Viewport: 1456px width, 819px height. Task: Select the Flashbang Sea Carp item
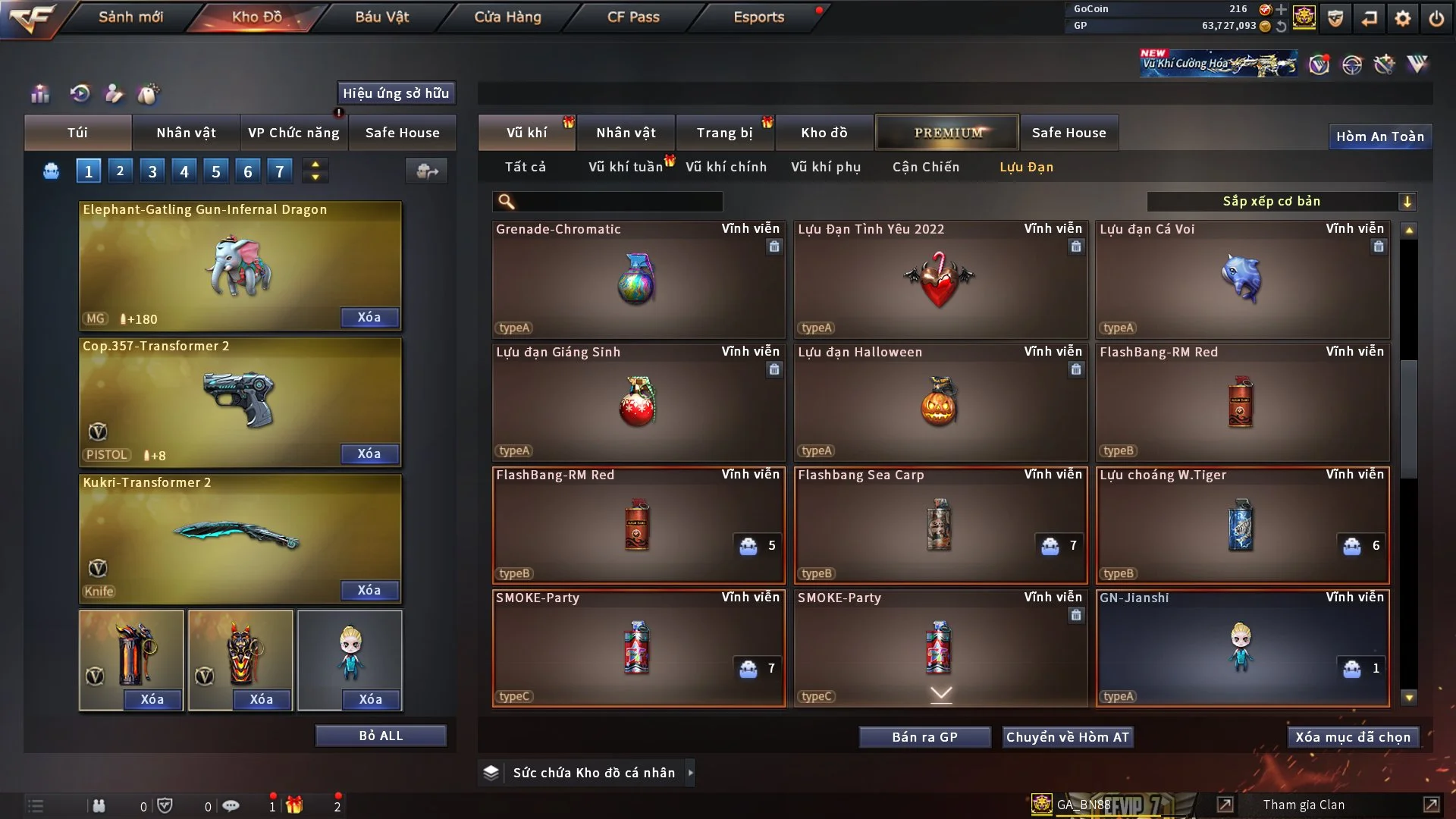click(940, 525)
